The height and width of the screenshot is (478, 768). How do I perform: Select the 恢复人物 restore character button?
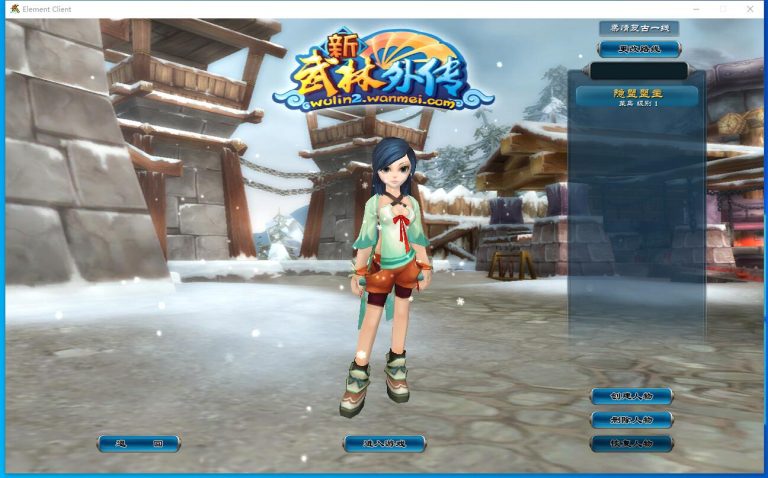point(631,443)
